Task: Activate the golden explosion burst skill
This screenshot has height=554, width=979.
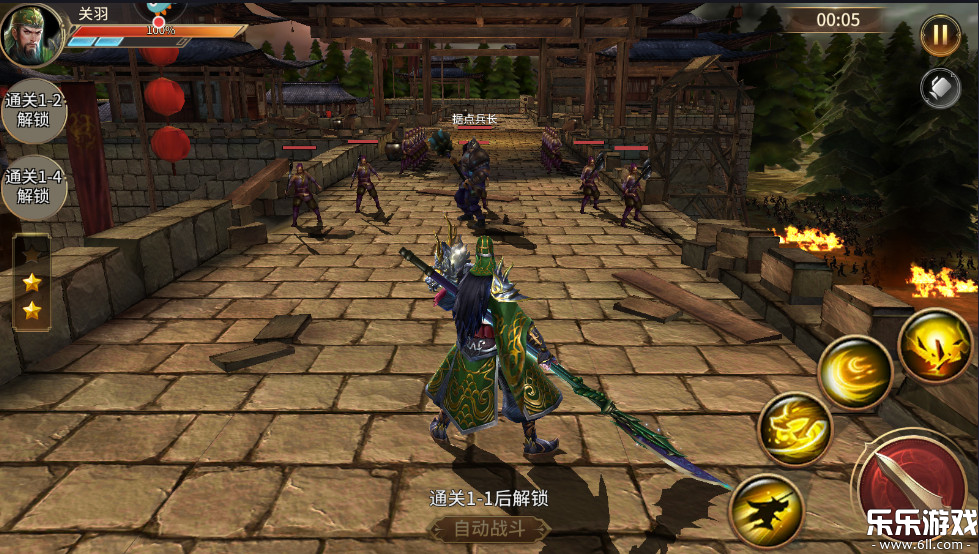Action: [x=935, y=347]
